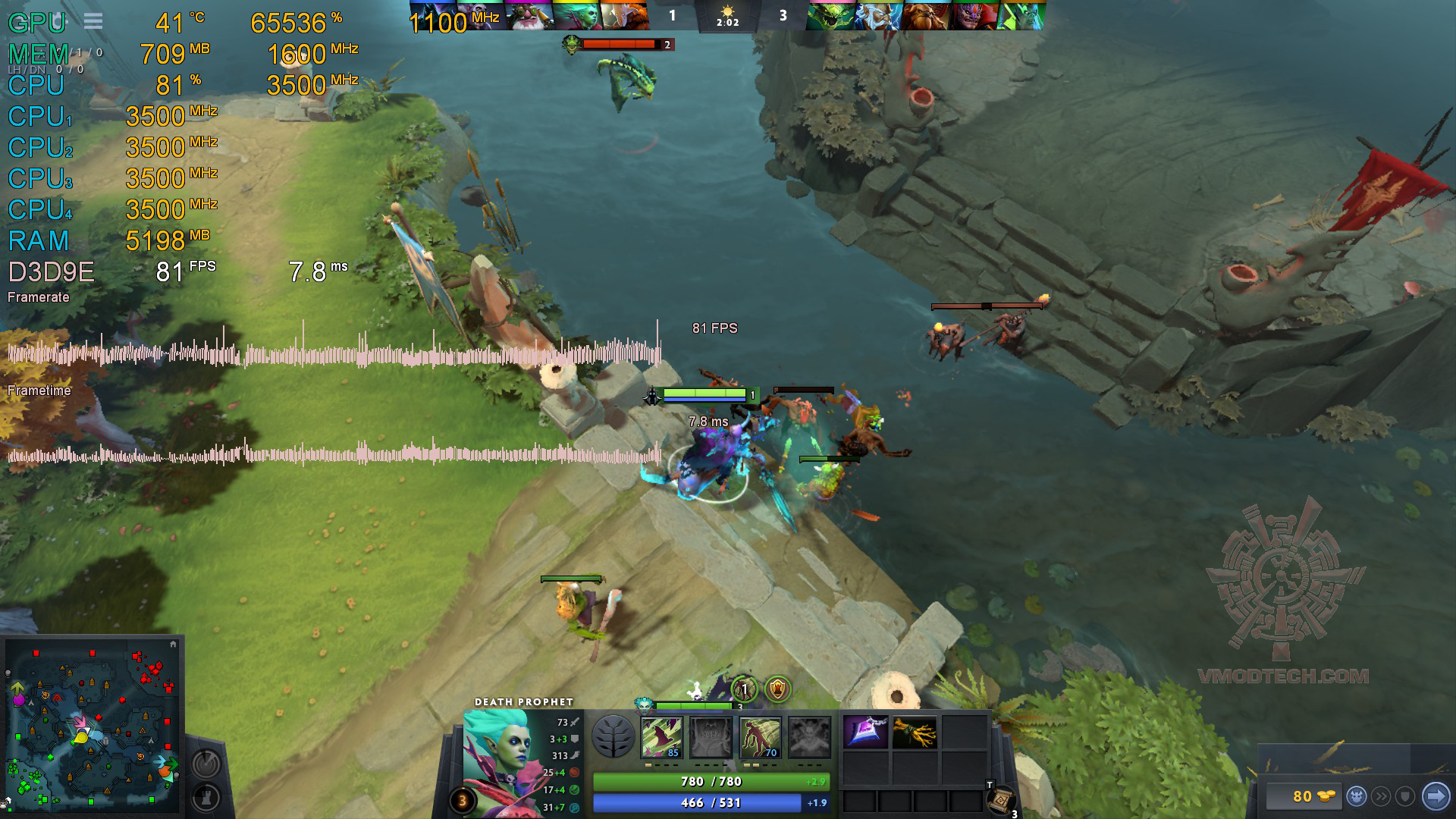Open the main menu hamburger button

[x=93, y=21]
